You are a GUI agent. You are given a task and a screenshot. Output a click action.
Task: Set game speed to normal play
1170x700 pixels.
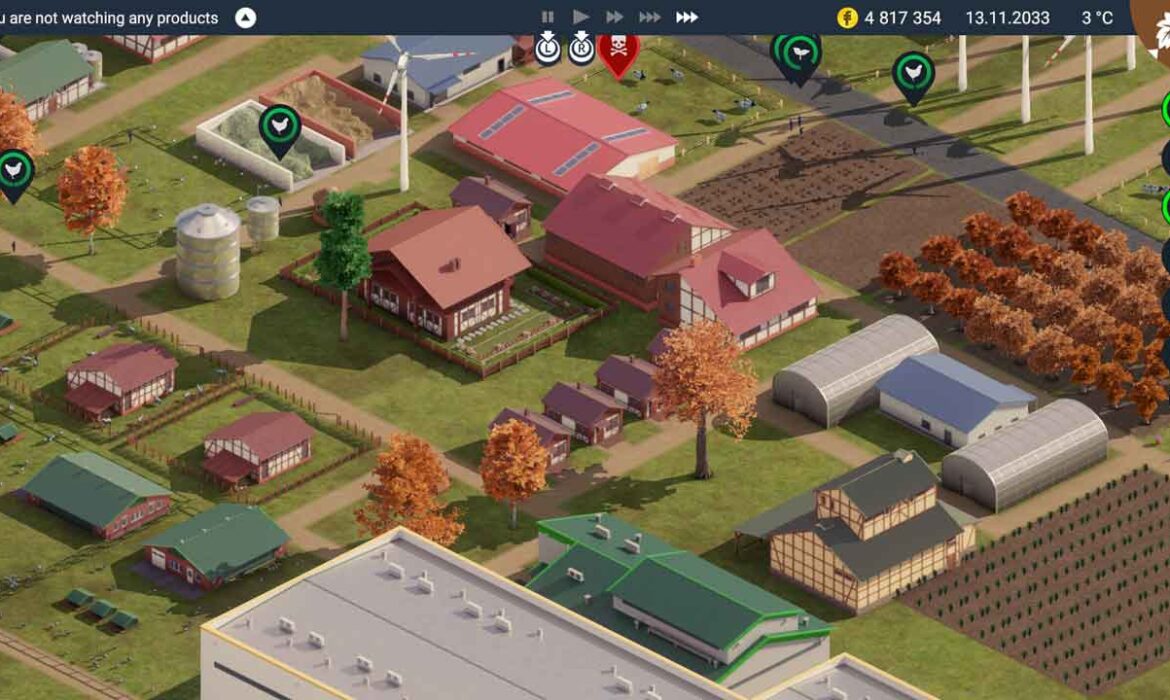tap(581, 17)
